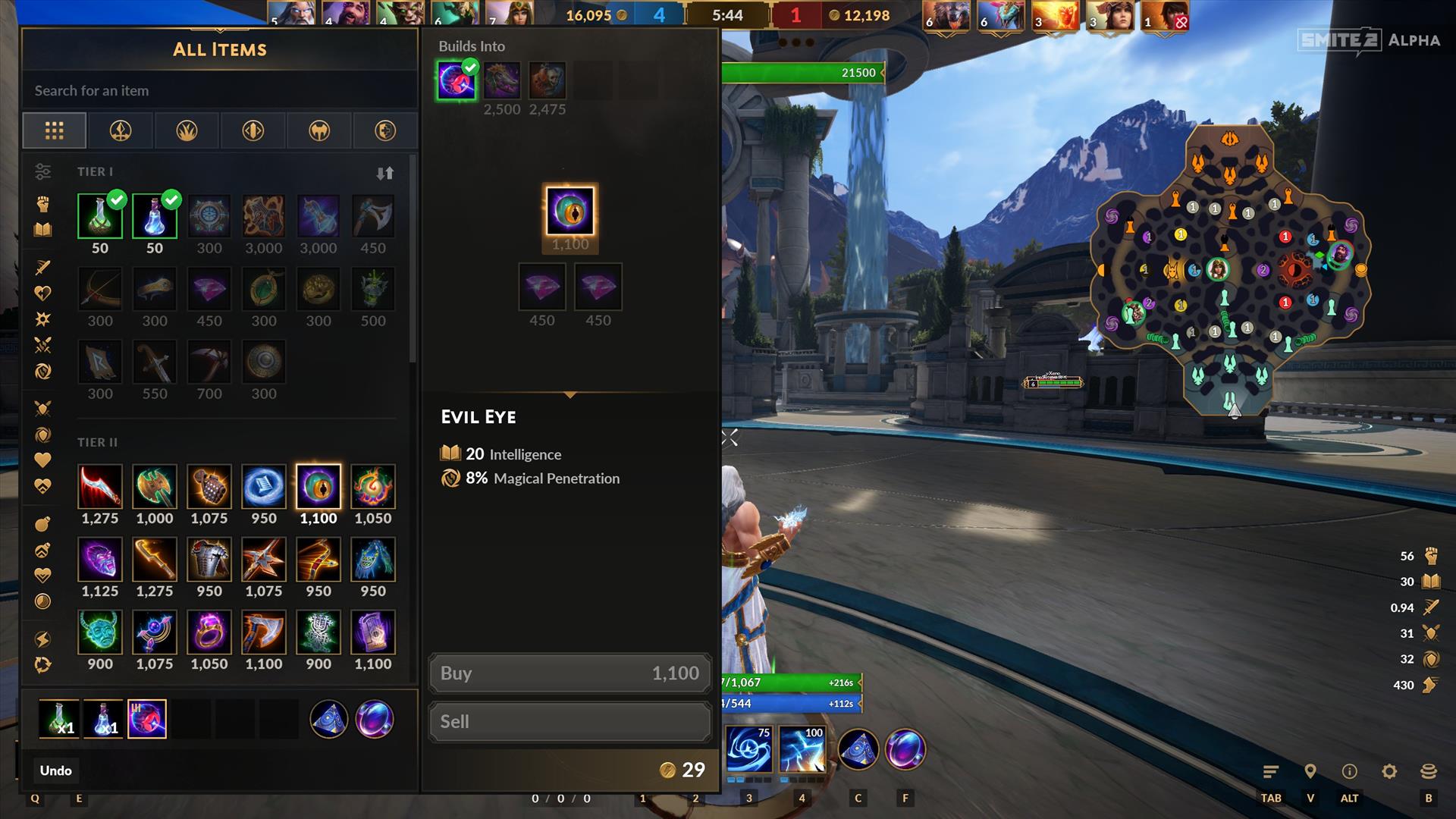Select the Evil Eye item in Tier II
Screen dimensions: 1456x819
pos(318,487)
